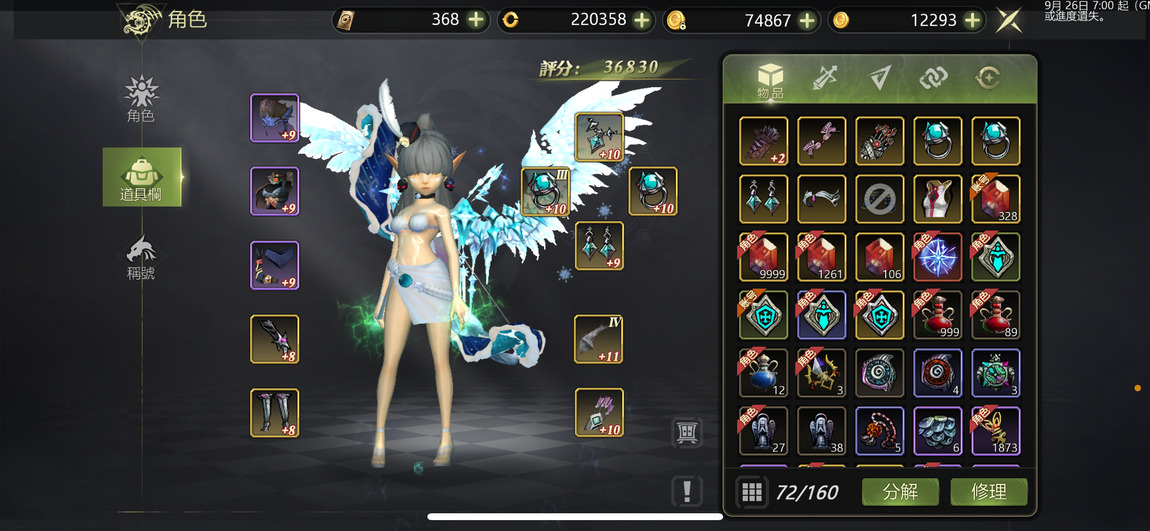The image size is (1150, 531).
Task: Pick the red gem stack of 9999
Action: 764,258
